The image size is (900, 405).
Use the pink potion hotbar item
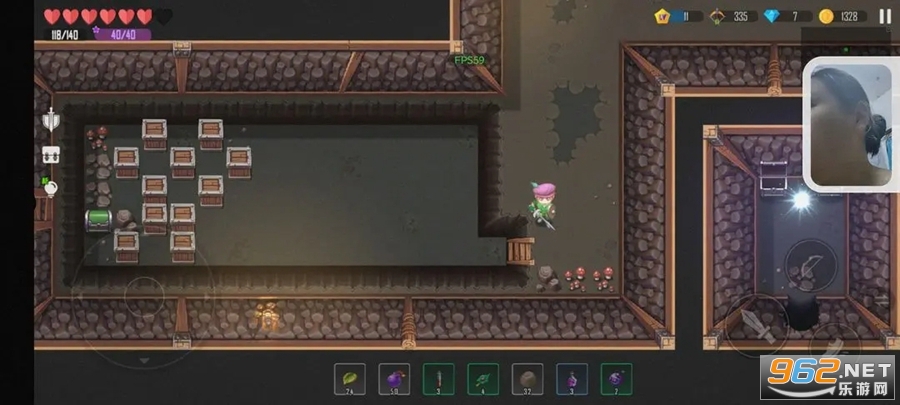point(572,379)
